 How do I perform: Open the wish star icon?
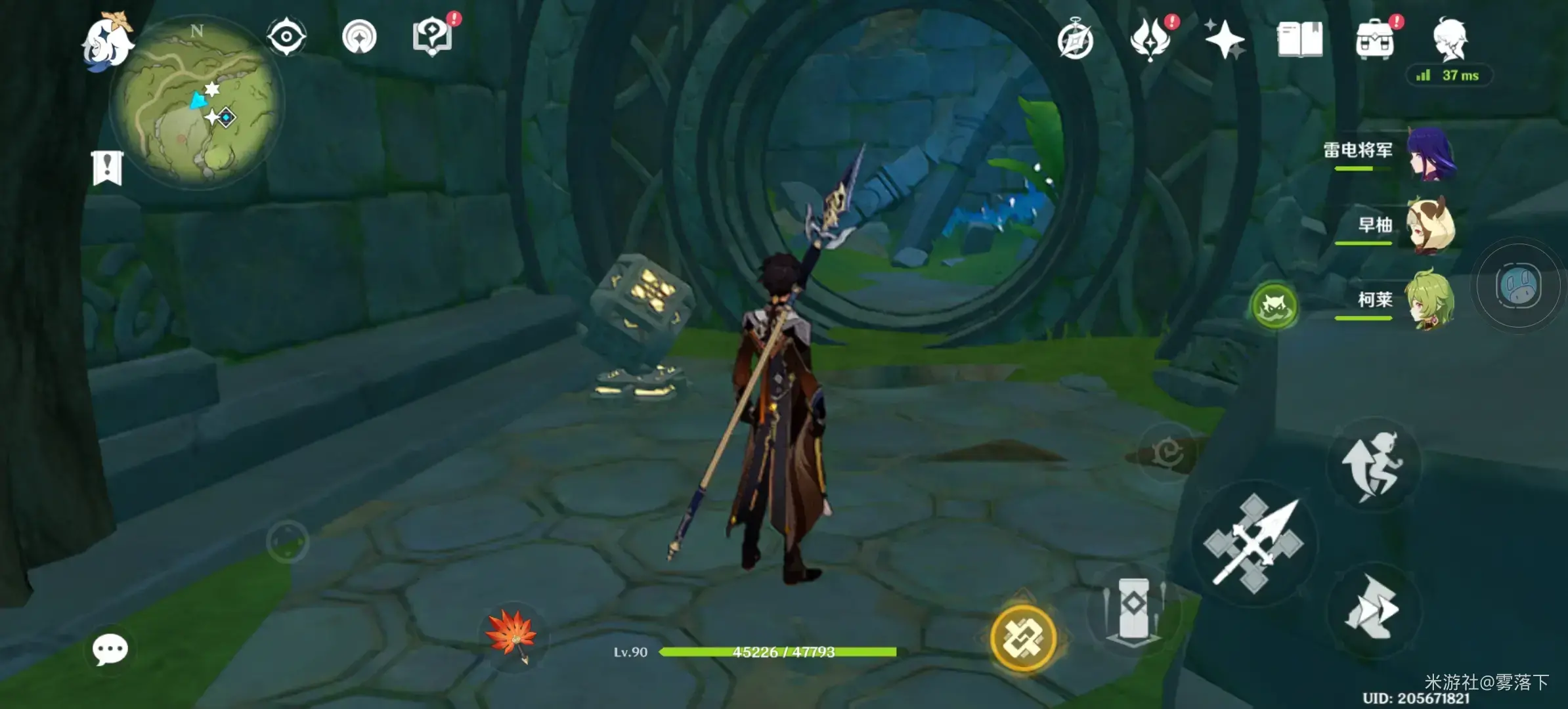1225,39
